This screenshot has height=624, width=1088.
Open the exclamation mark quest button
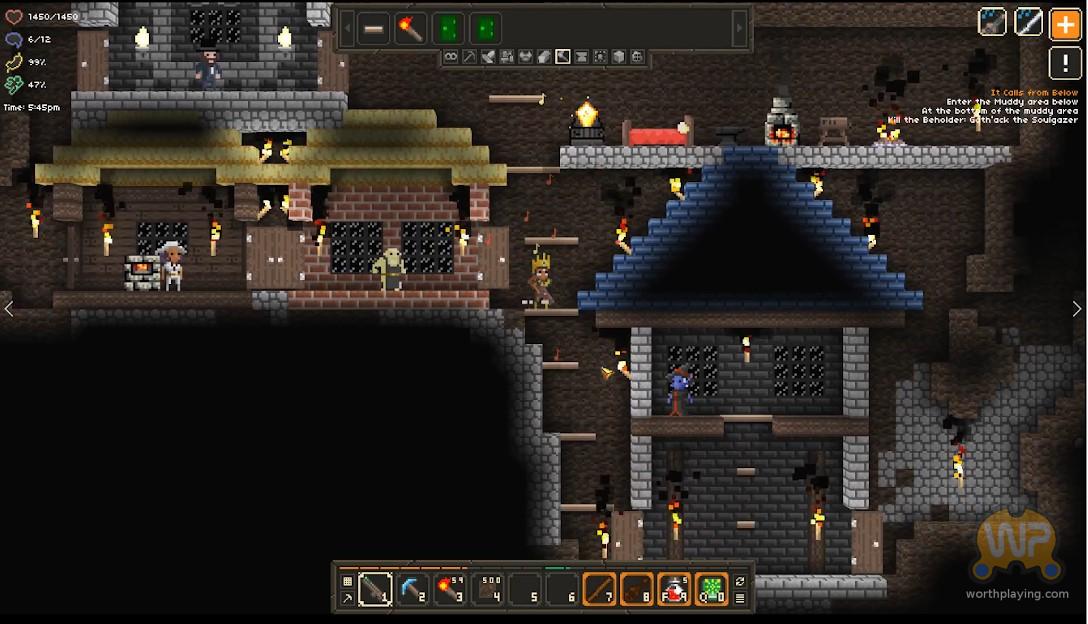point(1064,64)
